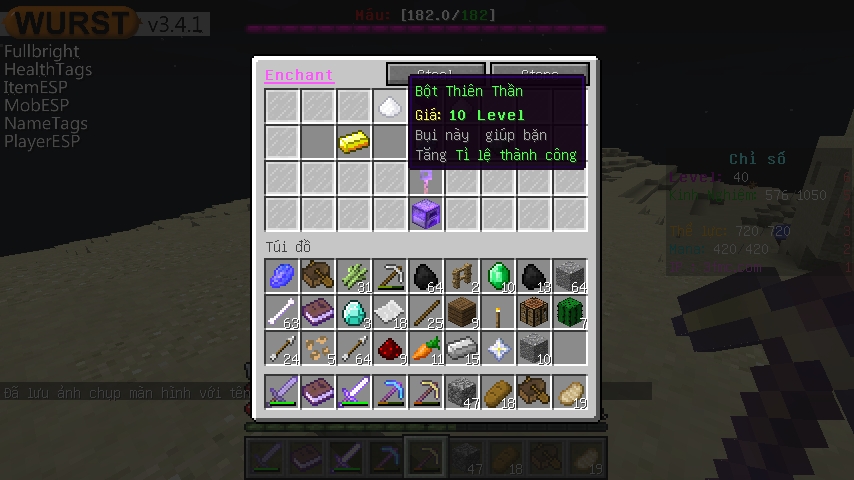Choose the stack of 10 emeralds

[498, 276]
